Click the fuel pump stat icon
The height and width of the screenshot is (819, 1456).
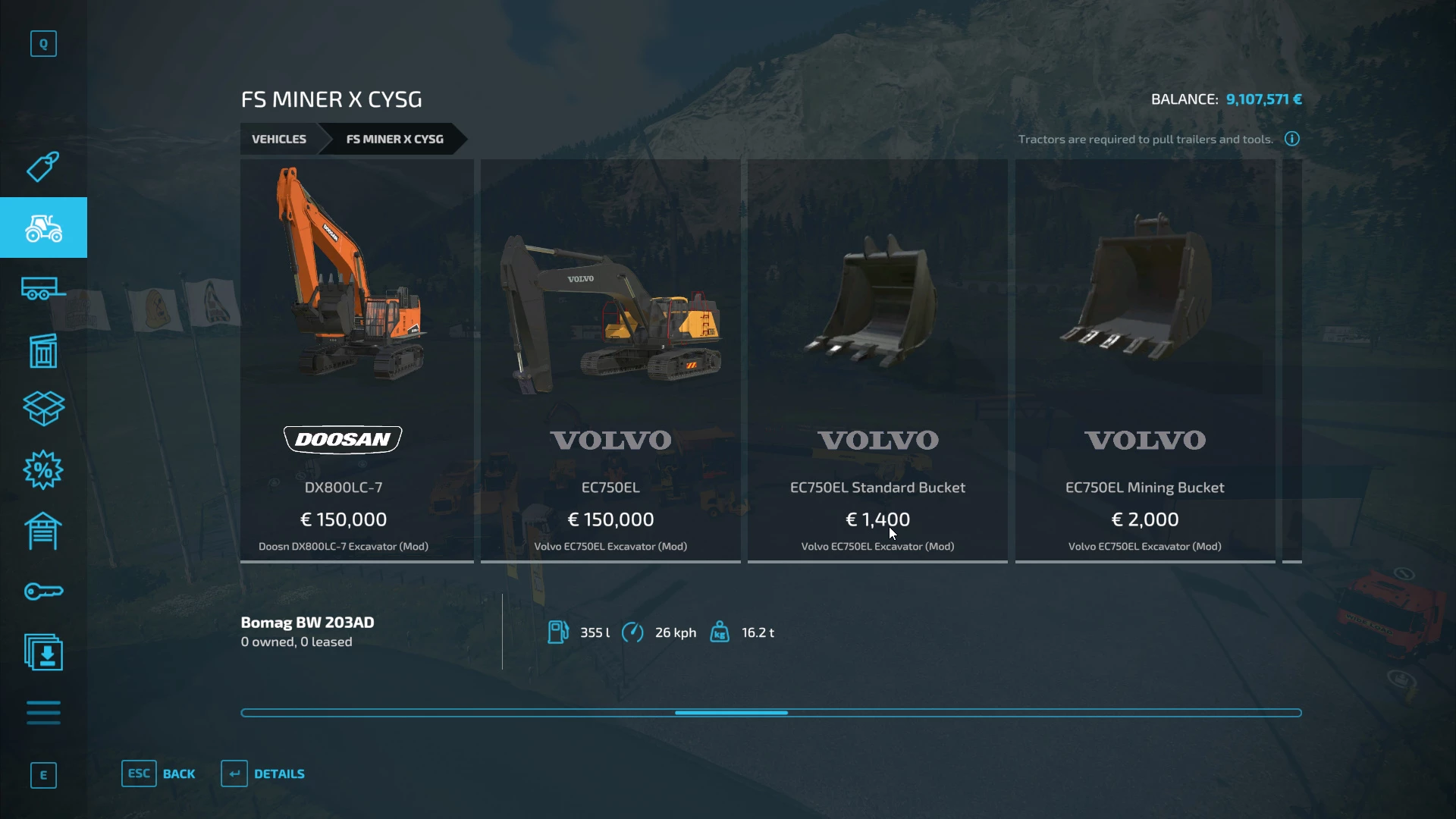559,632
